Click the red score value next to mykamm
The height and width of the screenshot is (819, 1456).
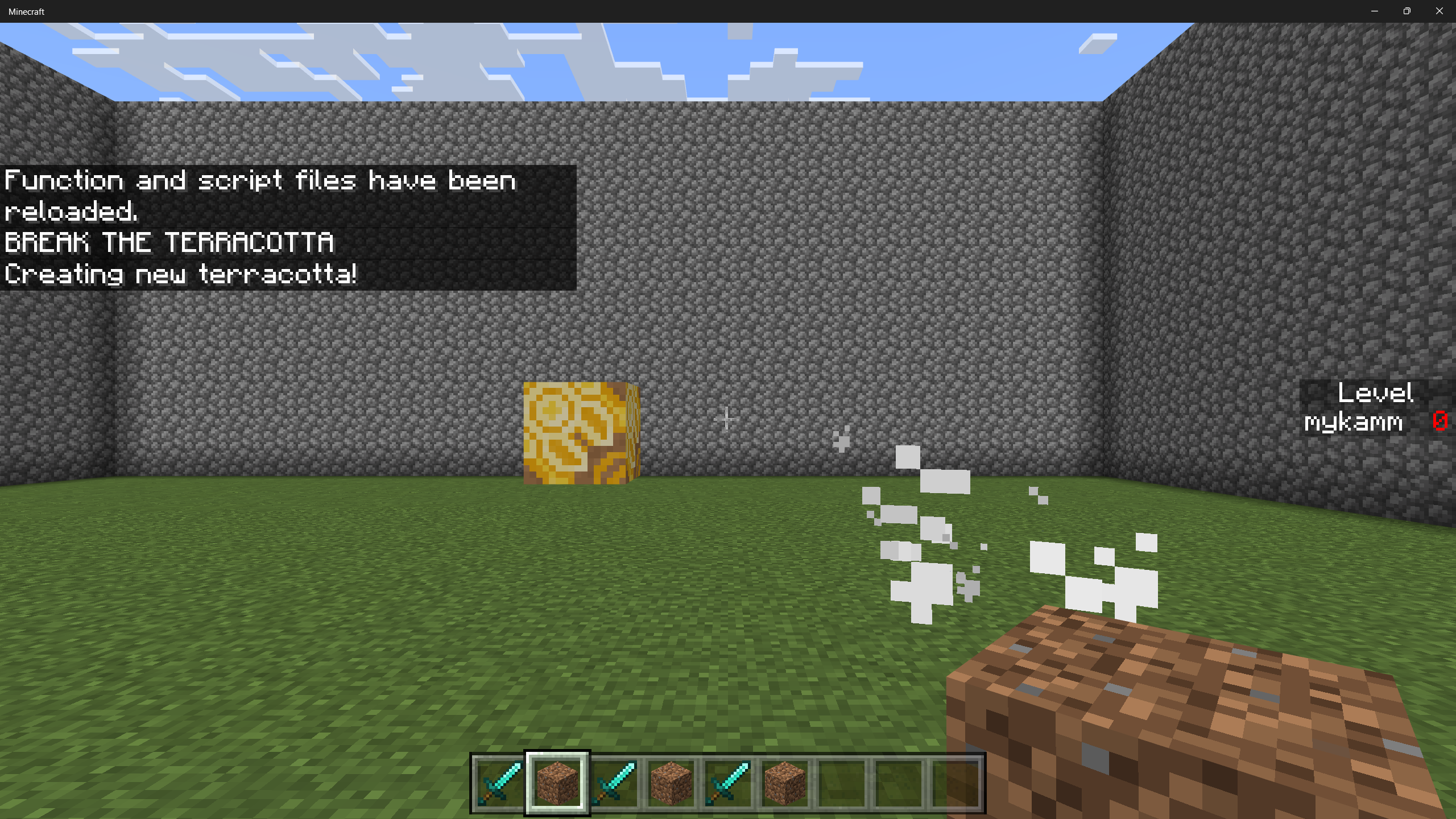(x=1440, y=422)
